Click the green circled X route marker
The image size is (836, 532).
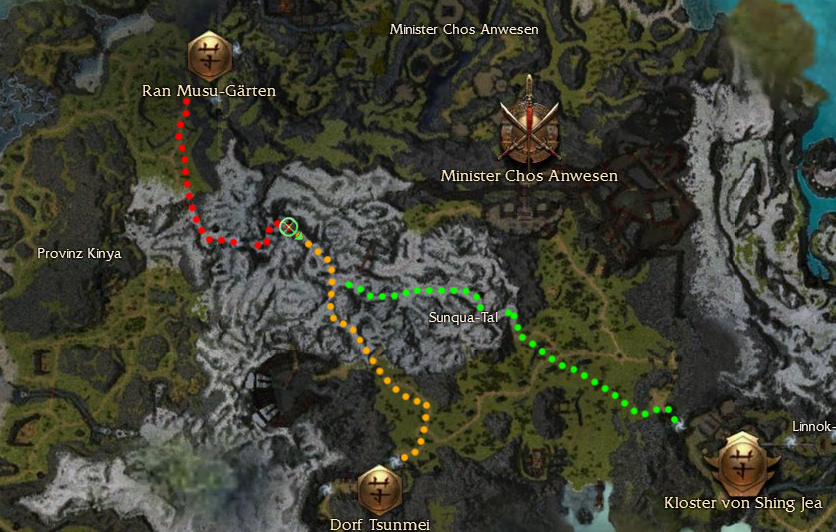pyautogui.click(x=289, y=228)
